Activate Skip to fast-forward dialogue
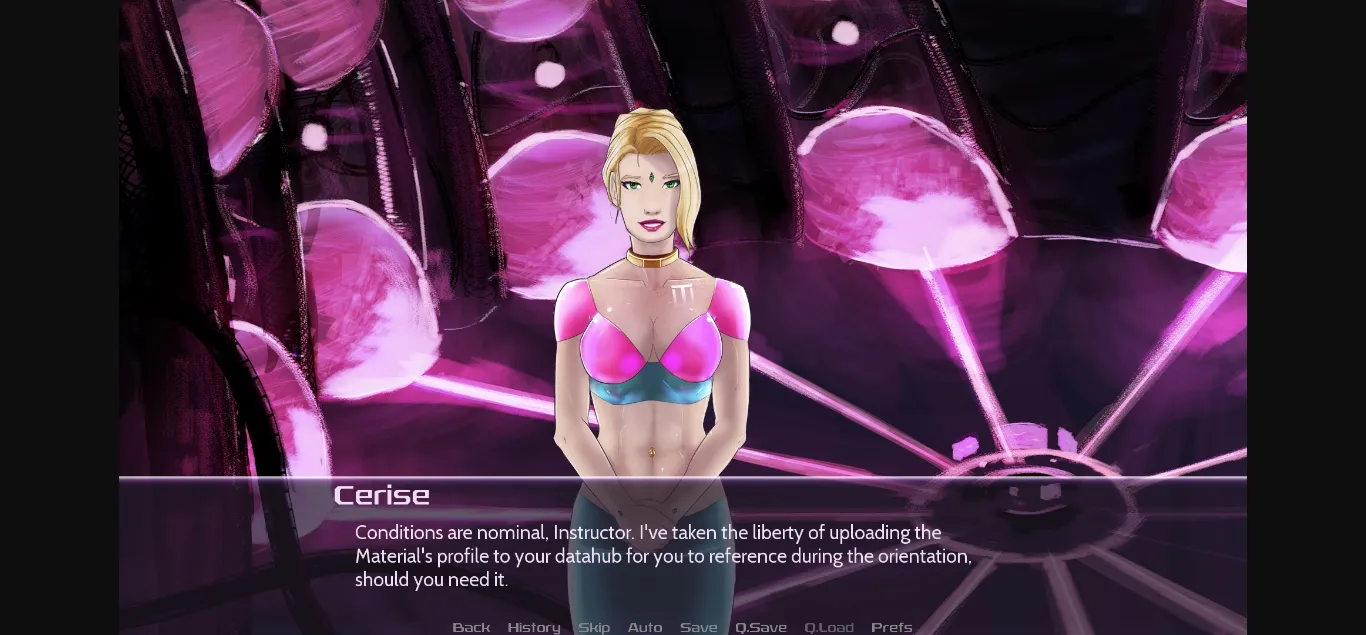The image size is (1366, 635). pos(594,627)
